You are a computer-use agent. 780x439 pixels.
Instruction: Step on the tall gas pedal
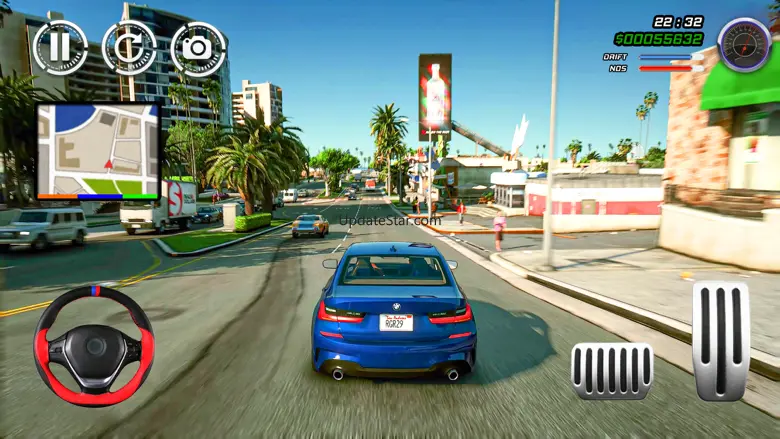[720, 340]
